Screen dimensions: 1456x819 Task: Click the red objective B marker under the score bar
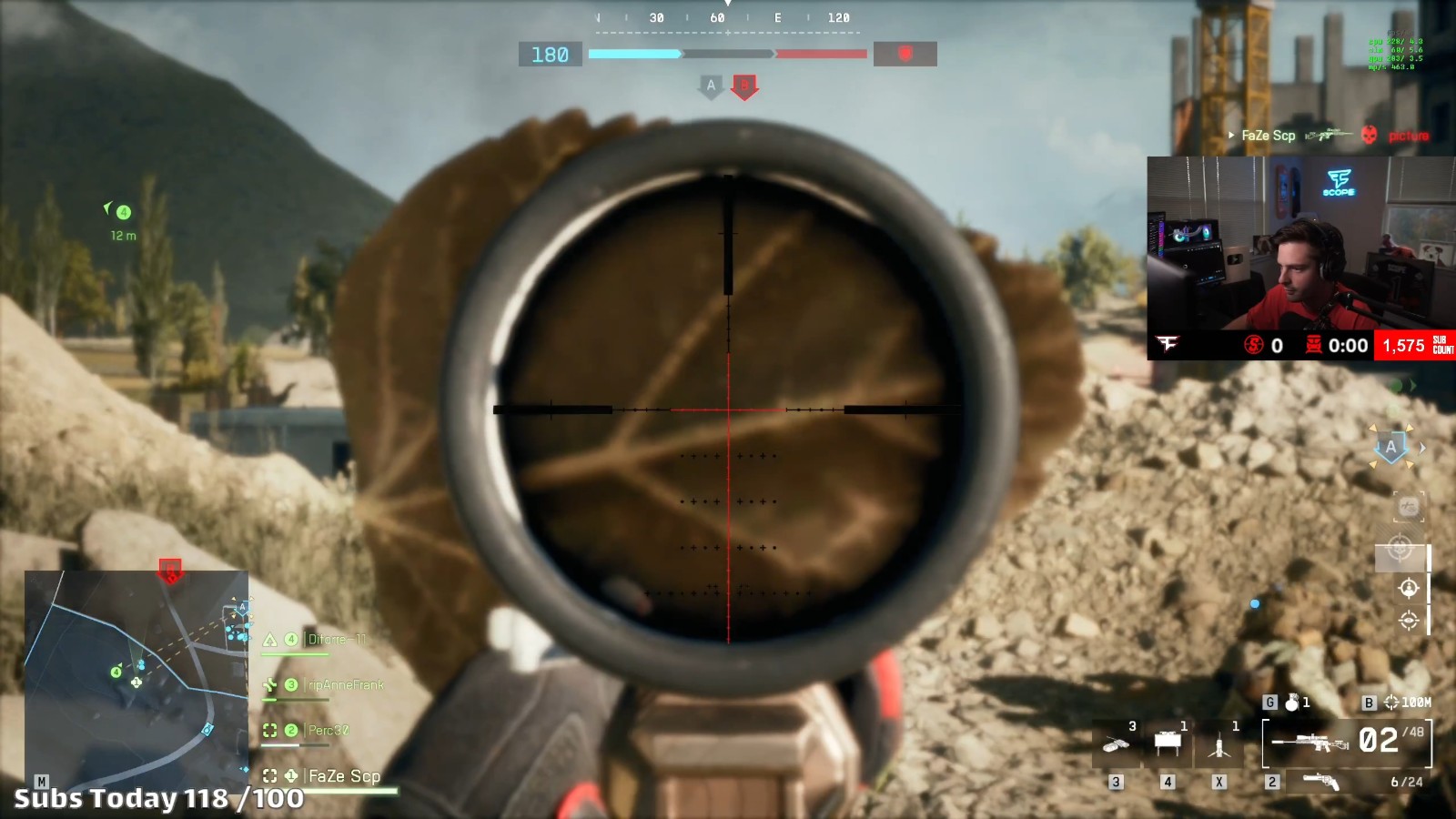click(744, 86)
